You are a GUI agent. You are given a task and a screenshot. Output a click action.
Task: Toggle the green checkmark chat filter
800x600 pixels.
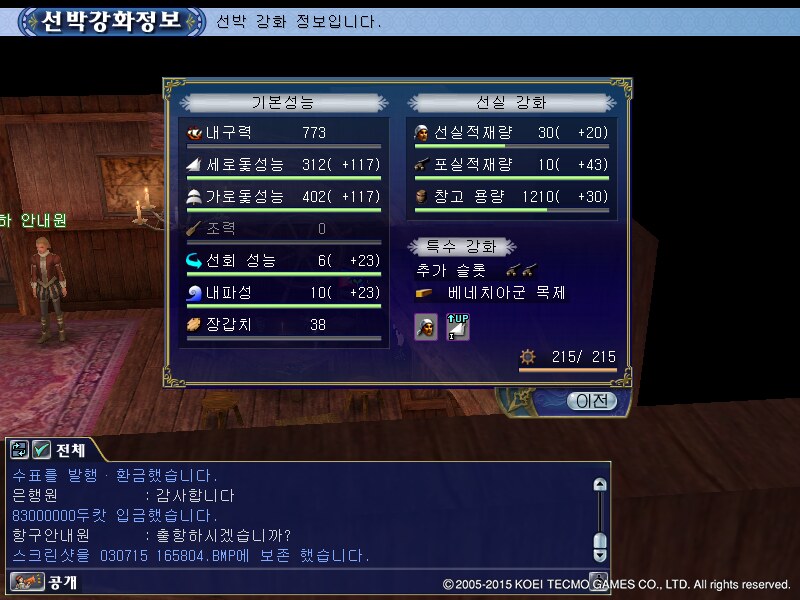(x=42, y=450)
